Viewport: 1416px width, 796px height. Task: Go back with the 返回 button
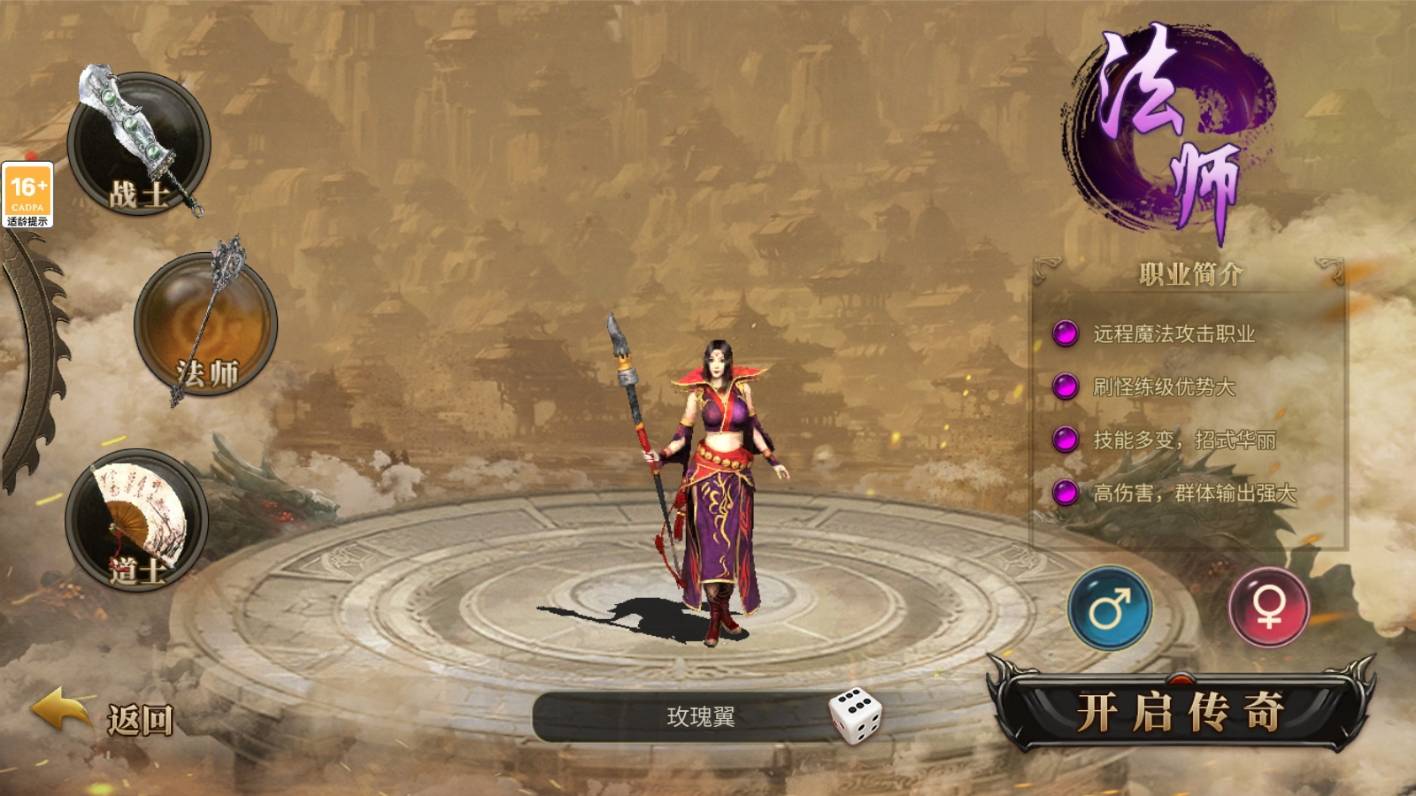[x=104, y=714]
